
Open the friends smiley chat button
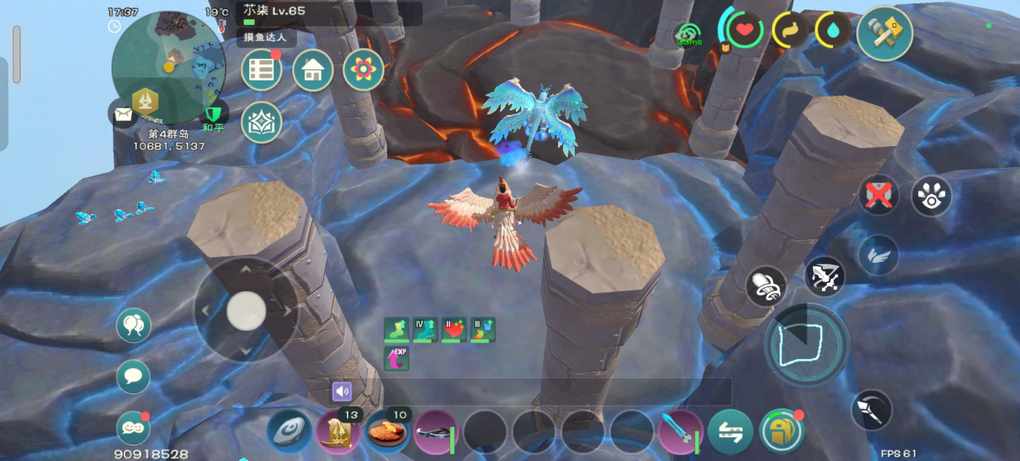[x=132, y=426]
